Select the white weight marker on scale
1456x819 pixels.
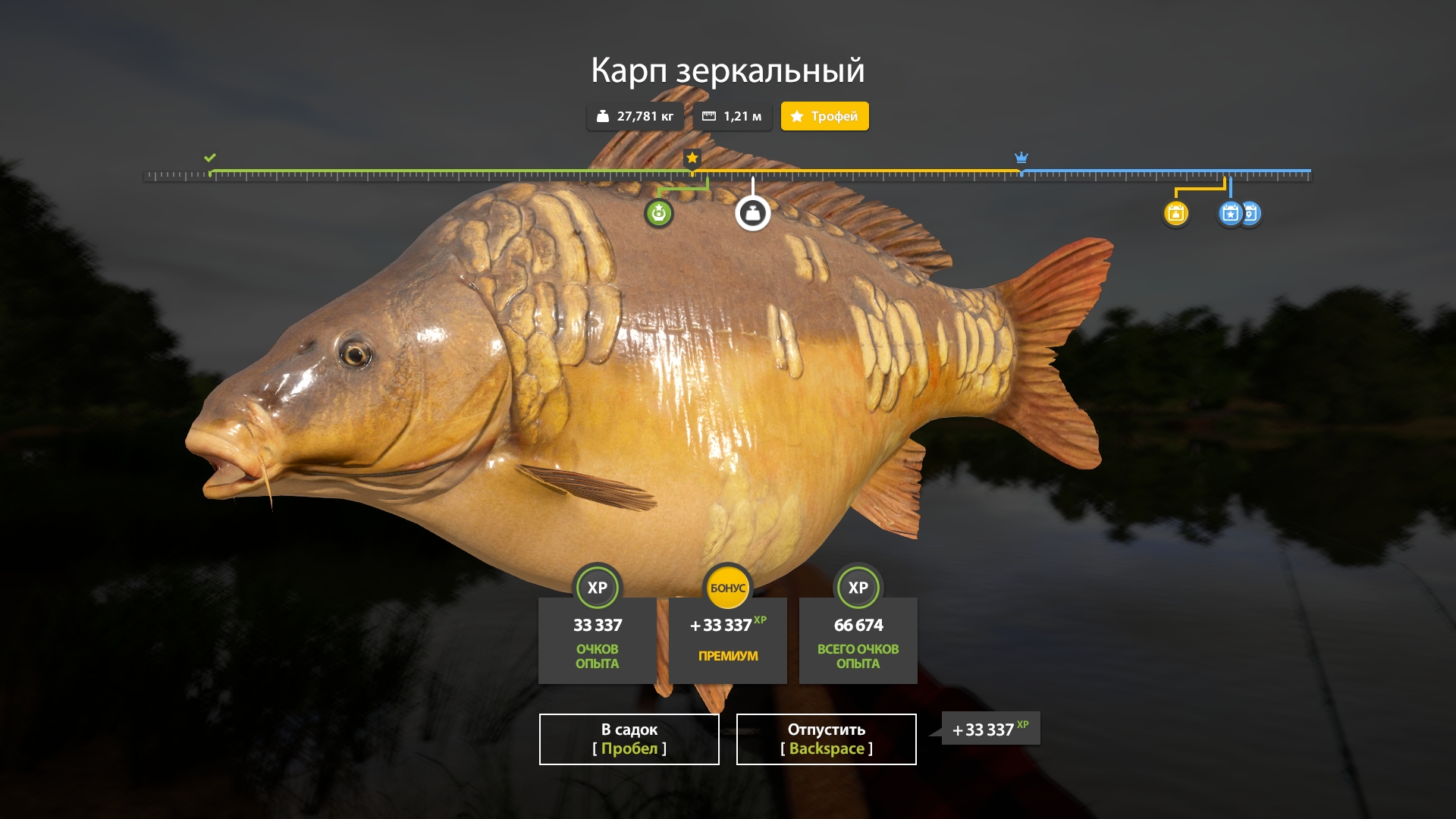click(752, 214)
